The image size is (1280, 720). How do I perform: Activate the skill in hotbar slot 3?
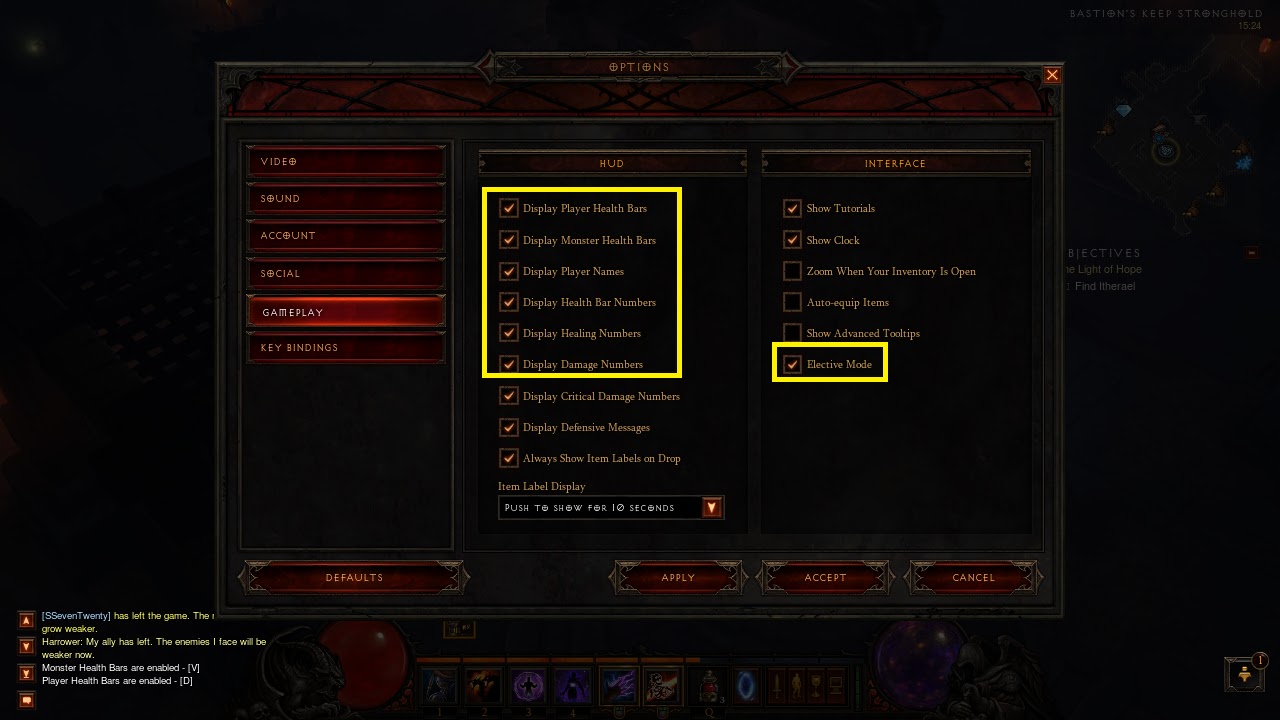529,684
